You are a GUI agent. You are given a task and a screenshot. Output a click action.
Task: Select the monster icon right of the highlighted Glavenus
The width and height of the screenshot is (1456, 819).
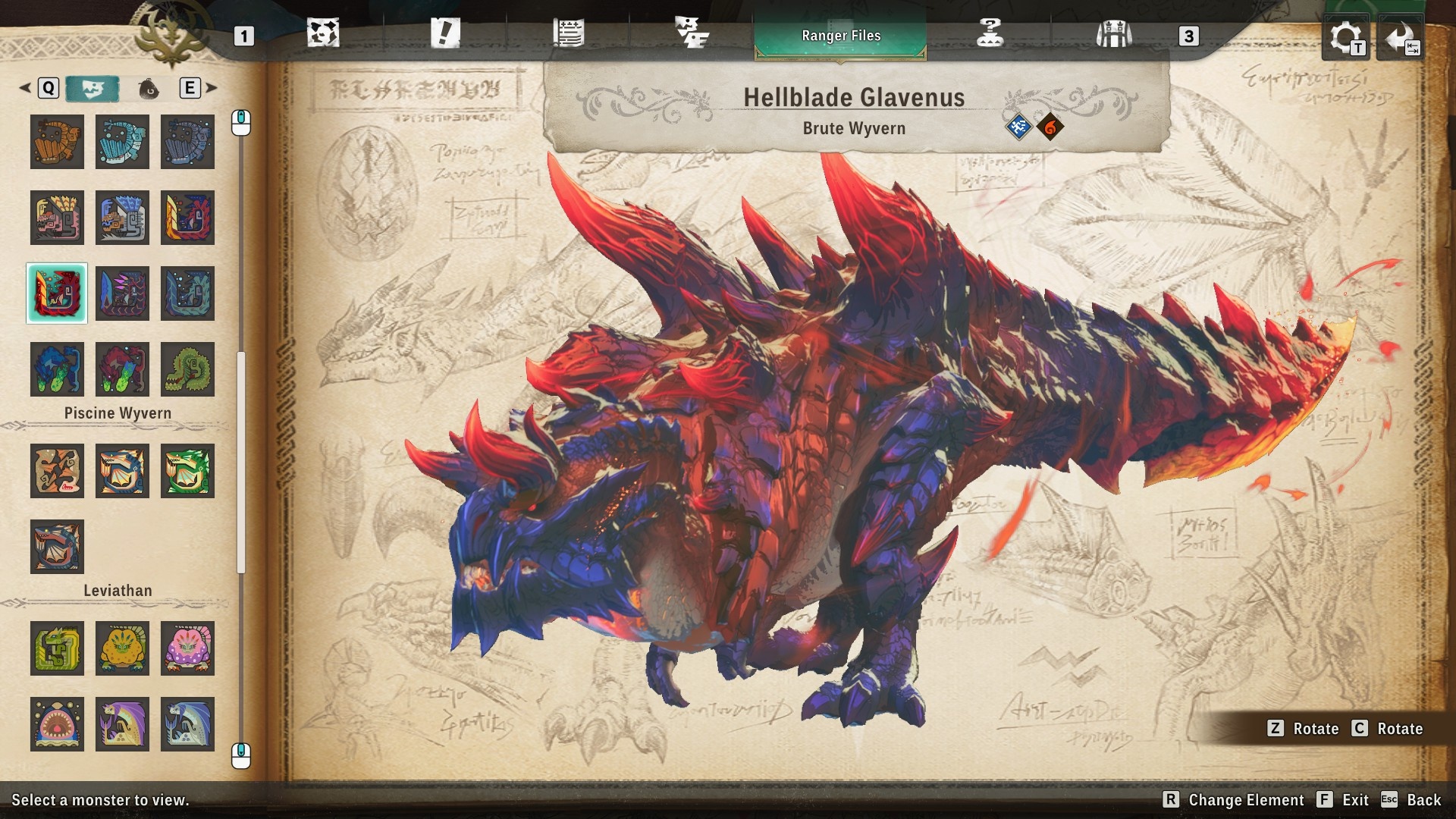tap(122, 293)
